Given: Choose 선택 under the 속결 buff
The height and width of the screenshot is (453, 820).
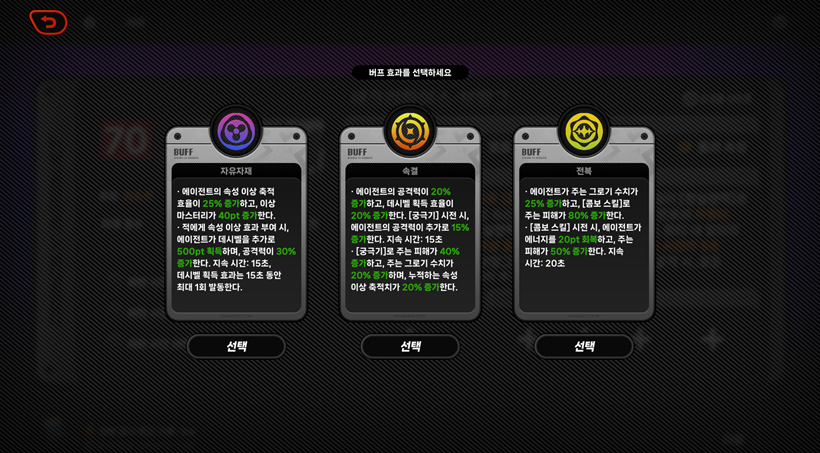Looking at the screenshot, I should click(410, 346).
